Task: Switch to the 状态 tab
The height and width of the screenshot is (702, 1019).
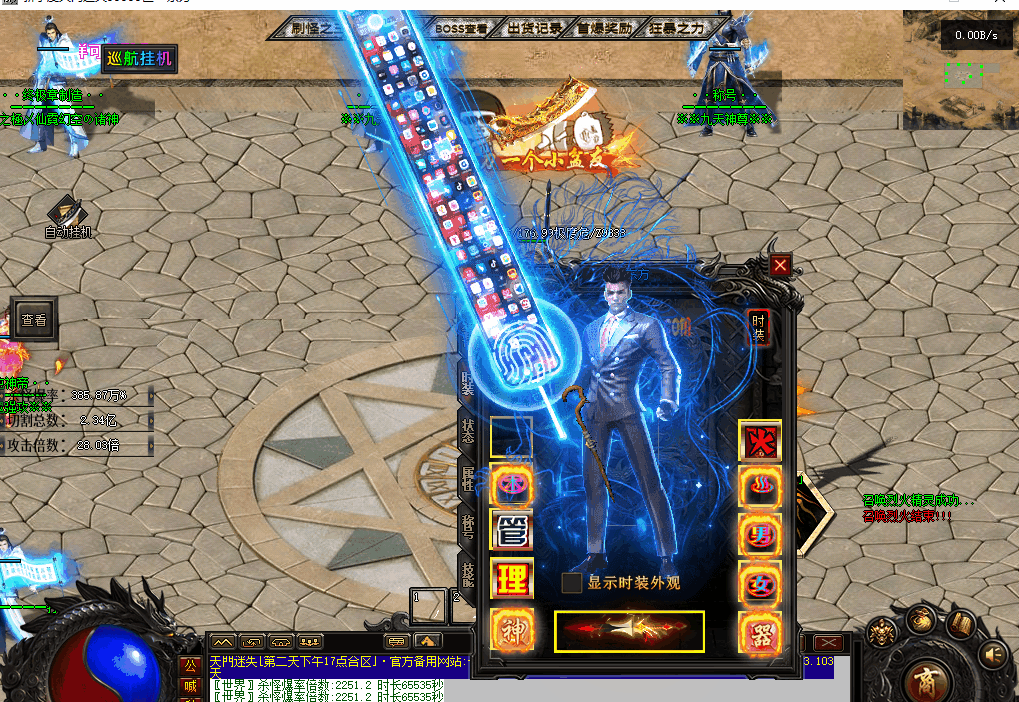Action: [x=467, y=431]
